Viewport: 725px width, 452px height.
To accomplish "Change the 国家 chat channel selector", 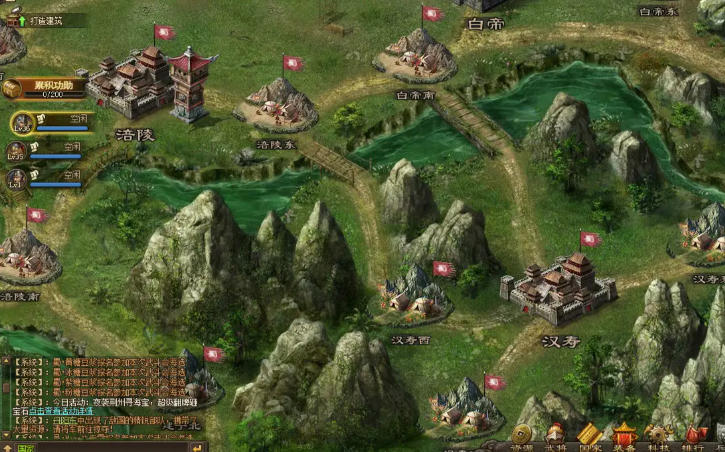I will click(x=26, y=447).
